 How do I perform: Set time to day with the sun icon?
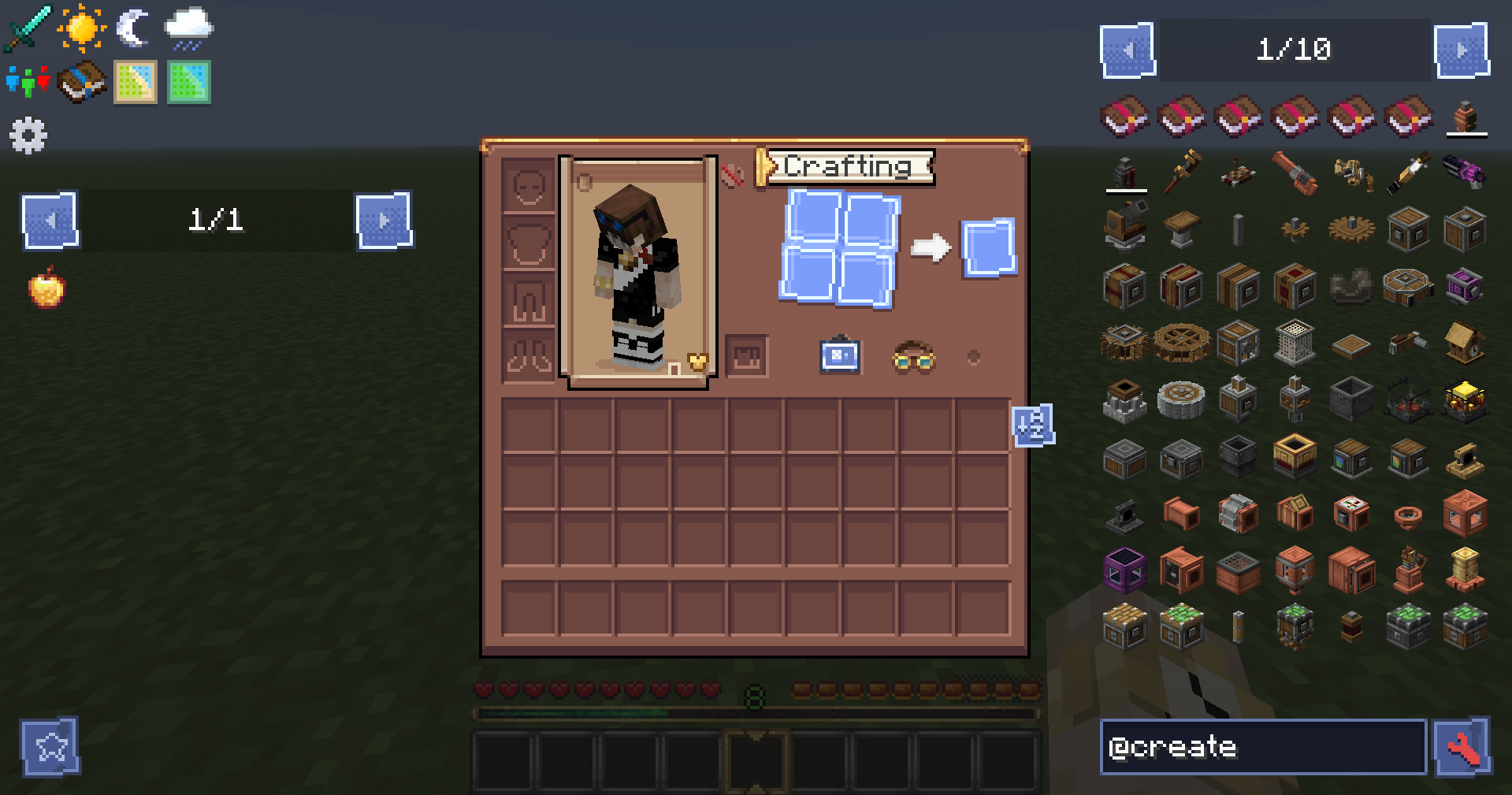[x=82, y=26]
